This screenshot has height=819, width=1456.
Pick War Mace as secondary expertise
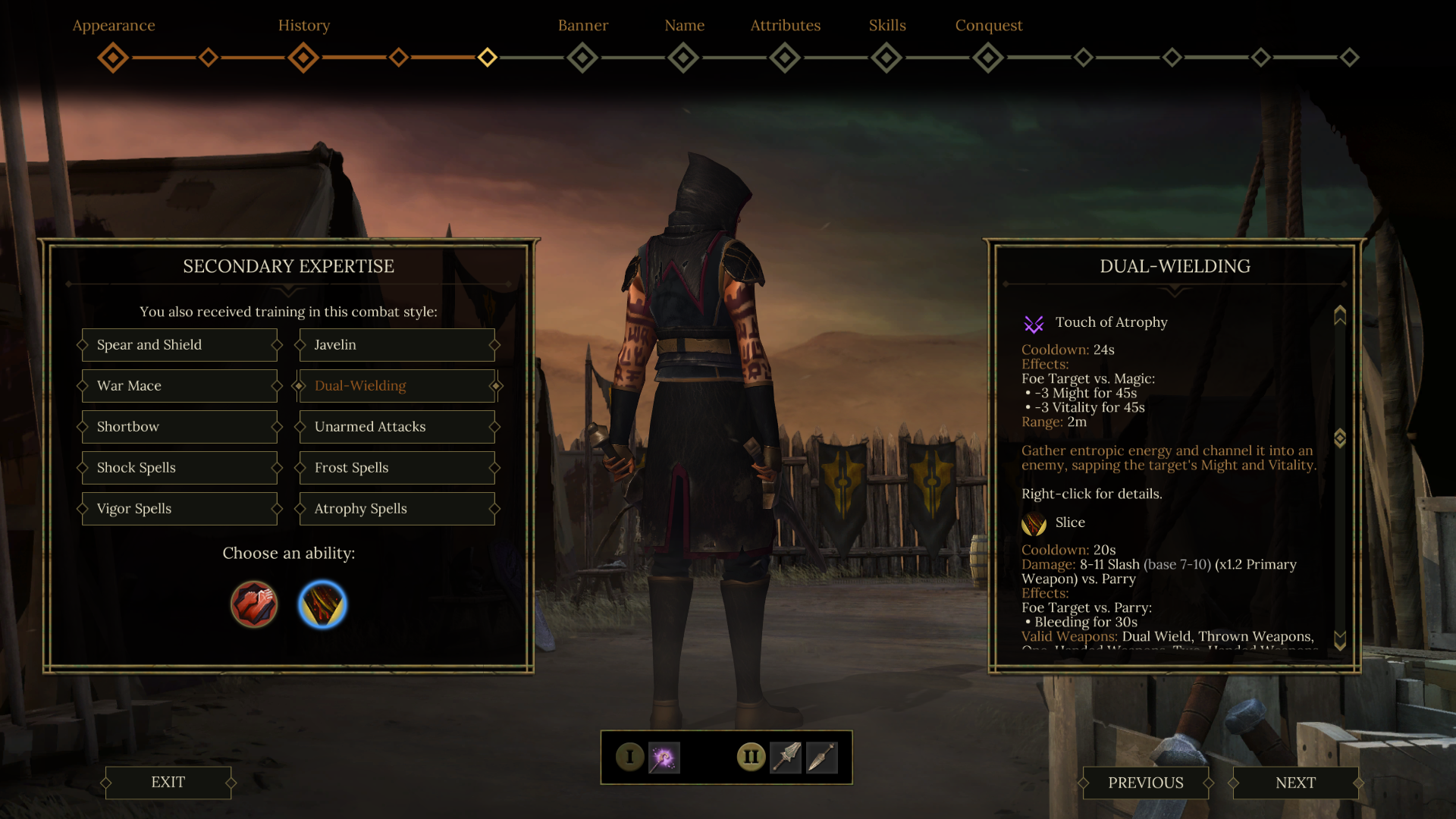(180, 386)
